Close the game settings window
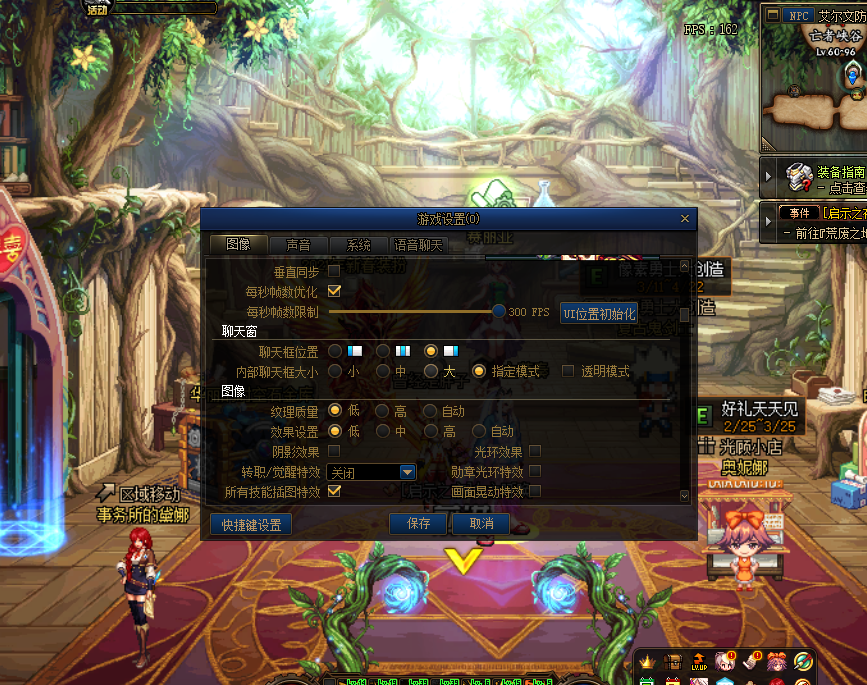 pyautogui.click(x=684, y=218)
